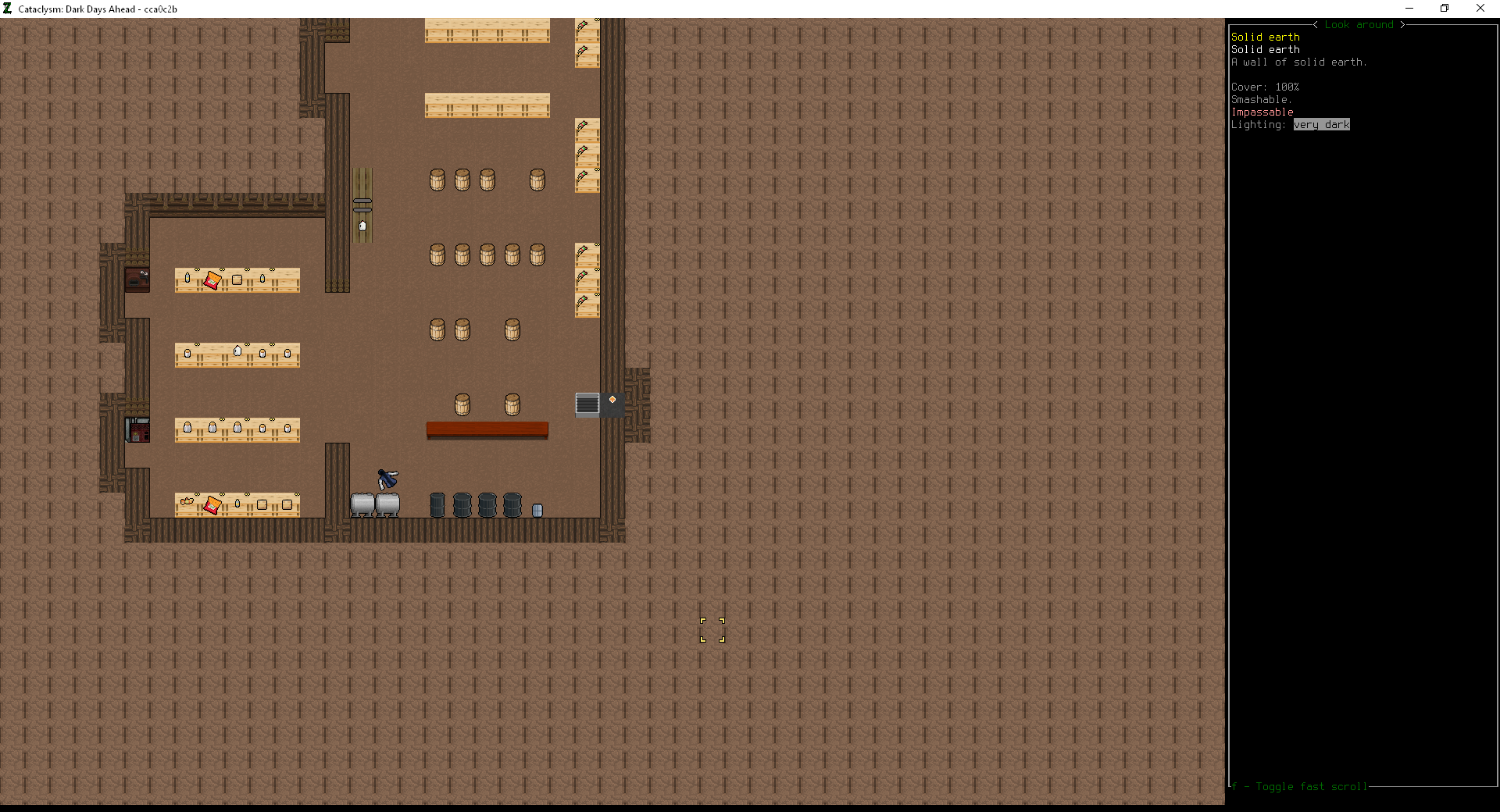Select the player character sprite
Image resolution: width=1500 pixels, height=812 pixels.
click(x=387, y=479)
